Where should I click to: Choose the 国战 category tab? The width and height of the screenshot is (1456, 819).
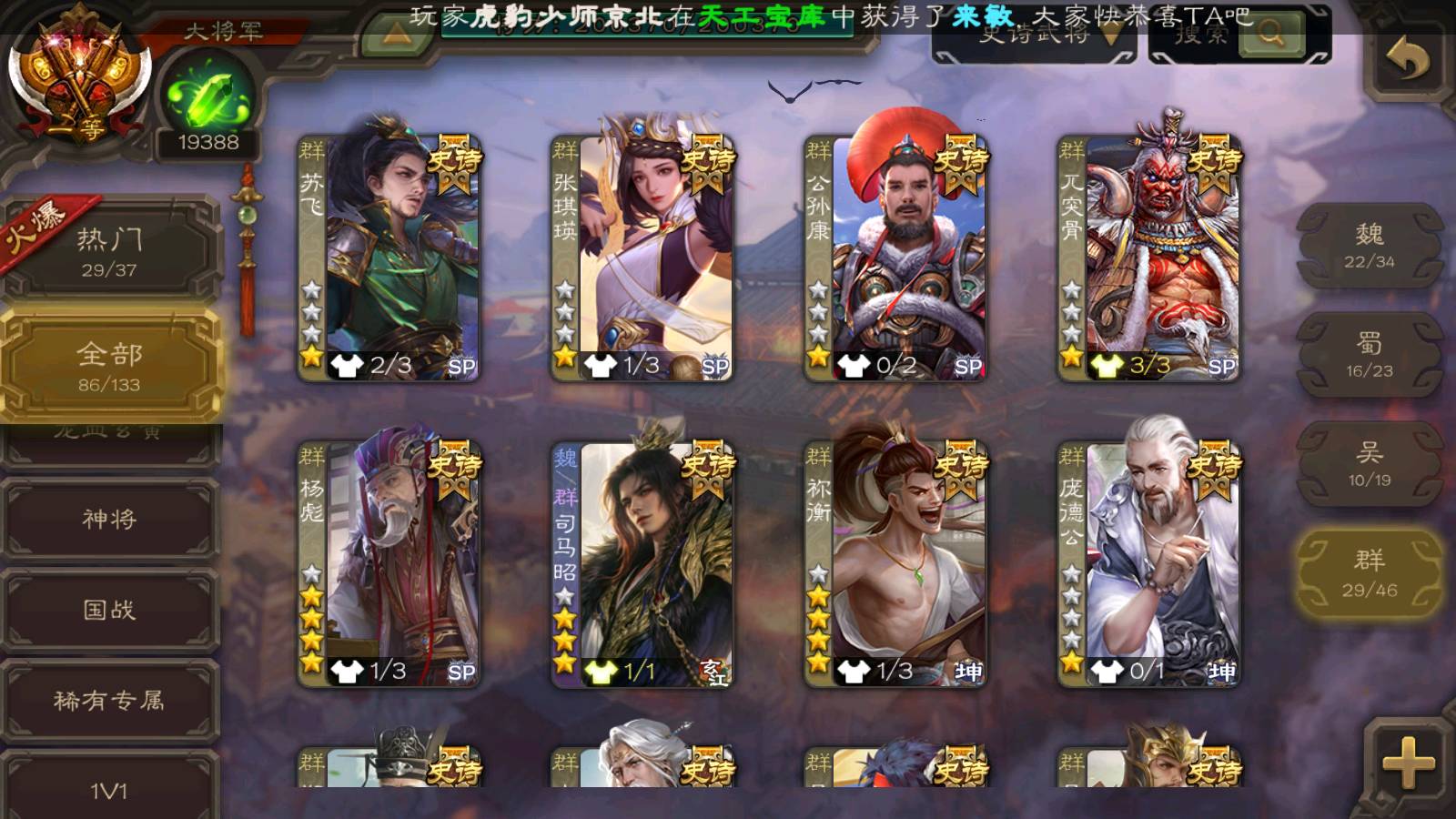pyautogui.click(x=109, y=610)
